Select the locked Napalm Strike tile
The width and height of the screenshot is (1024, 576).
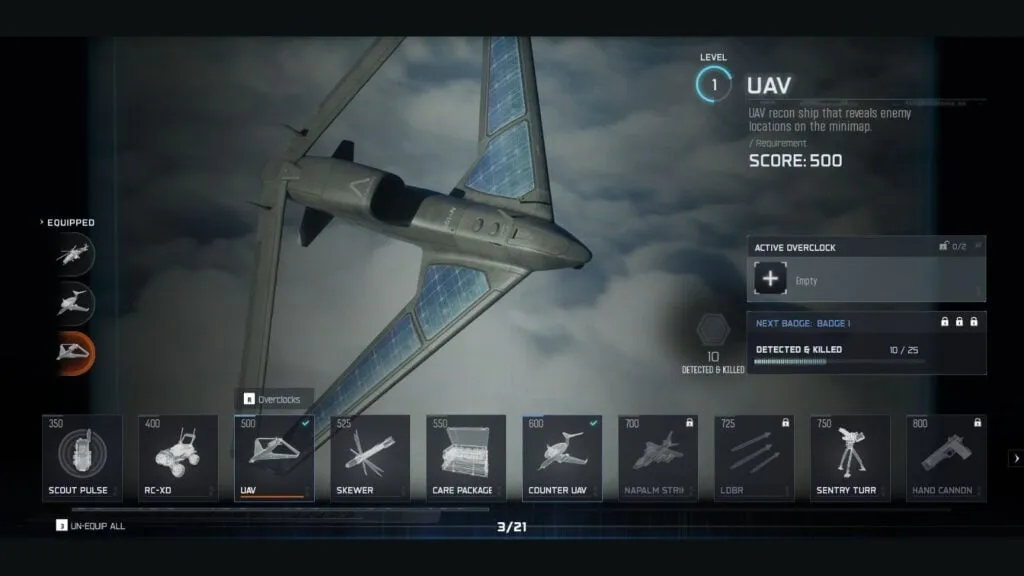tap(658, 458)
